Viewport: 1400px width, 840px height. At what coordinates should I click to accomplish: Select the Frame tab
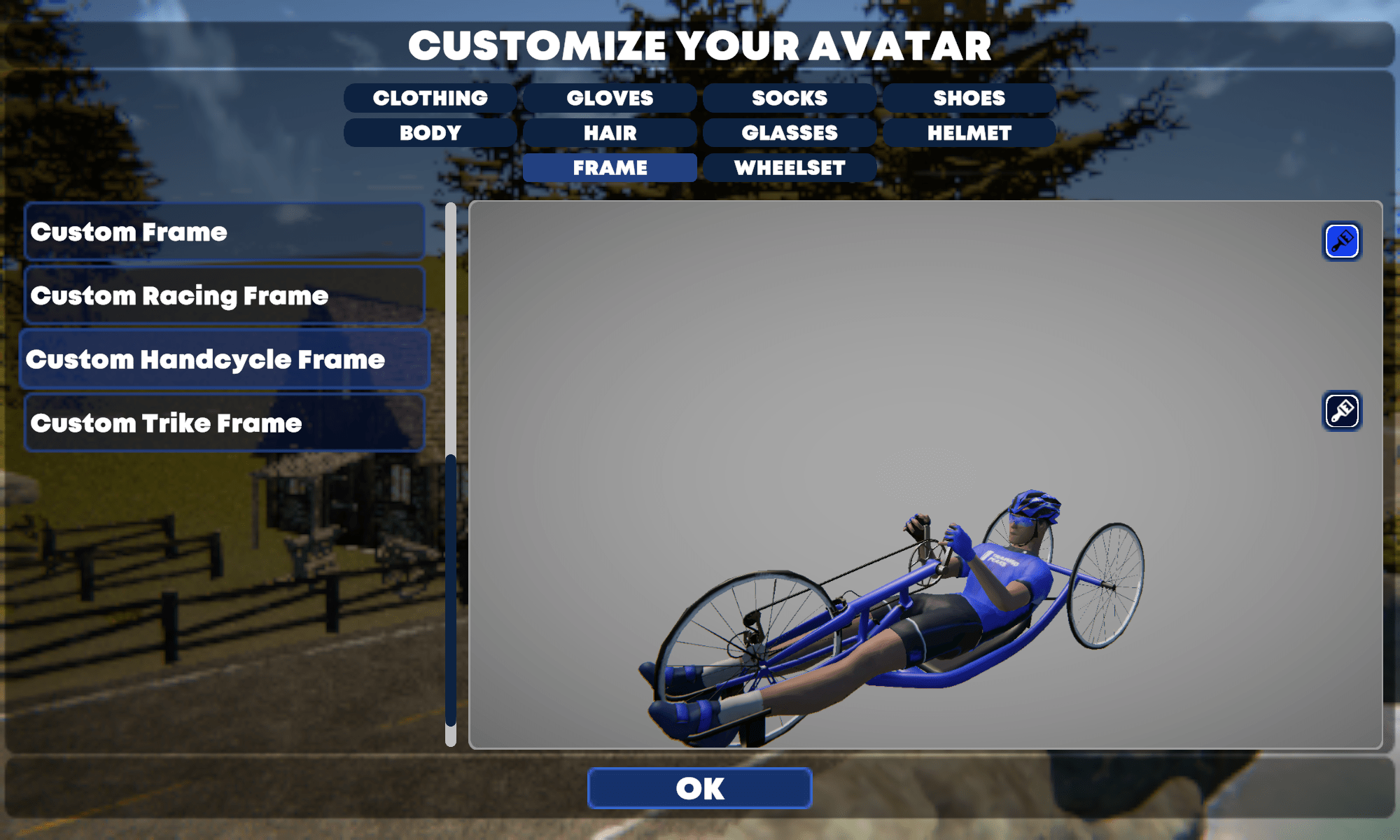click(610, 168)
